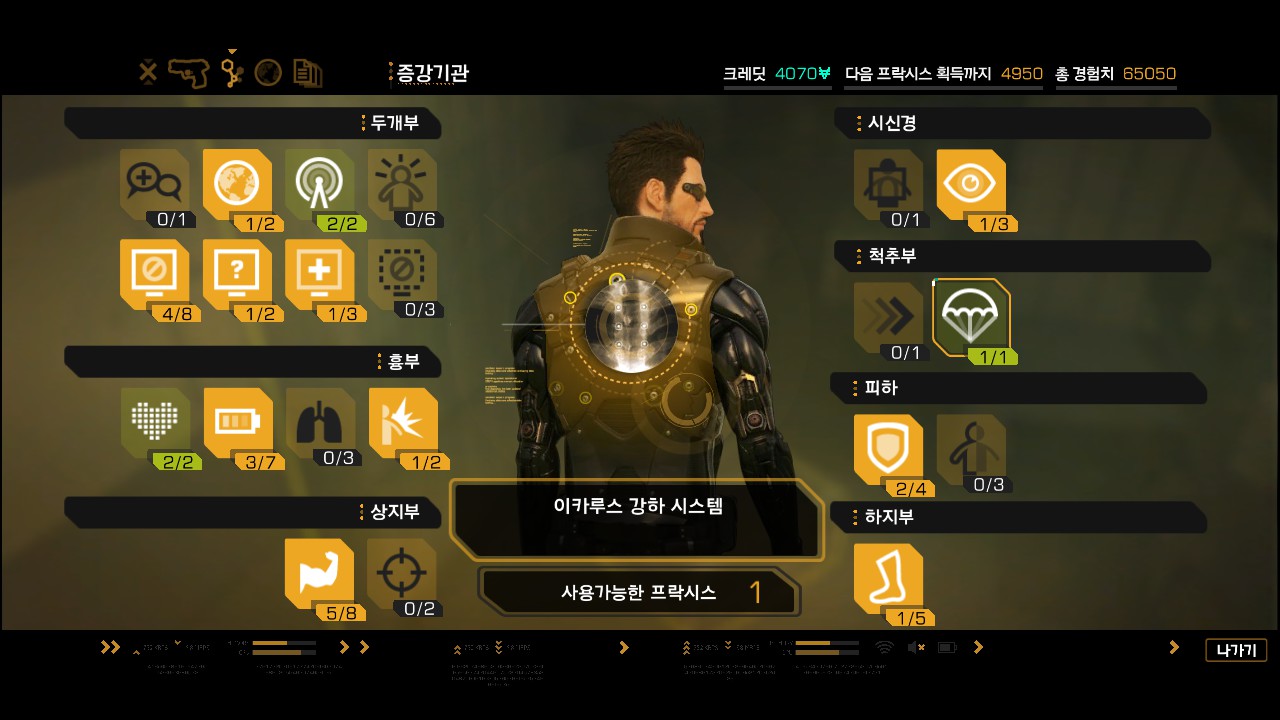1280x720 pixels.
Task: Choose the eye retinal augmentation icon
Action: pos(971,184)
